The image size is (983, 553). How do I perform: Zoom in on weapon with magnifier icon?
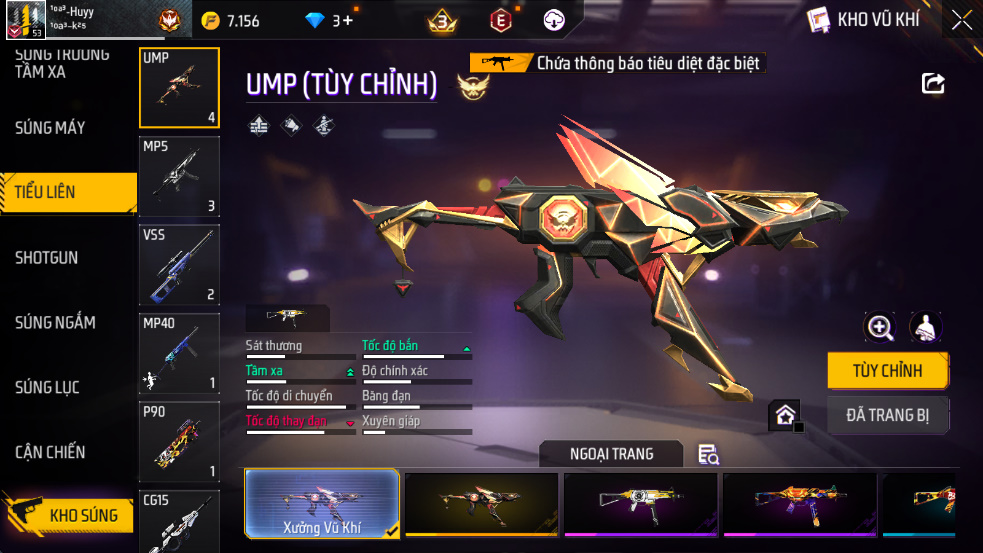[x=880, y=327]
